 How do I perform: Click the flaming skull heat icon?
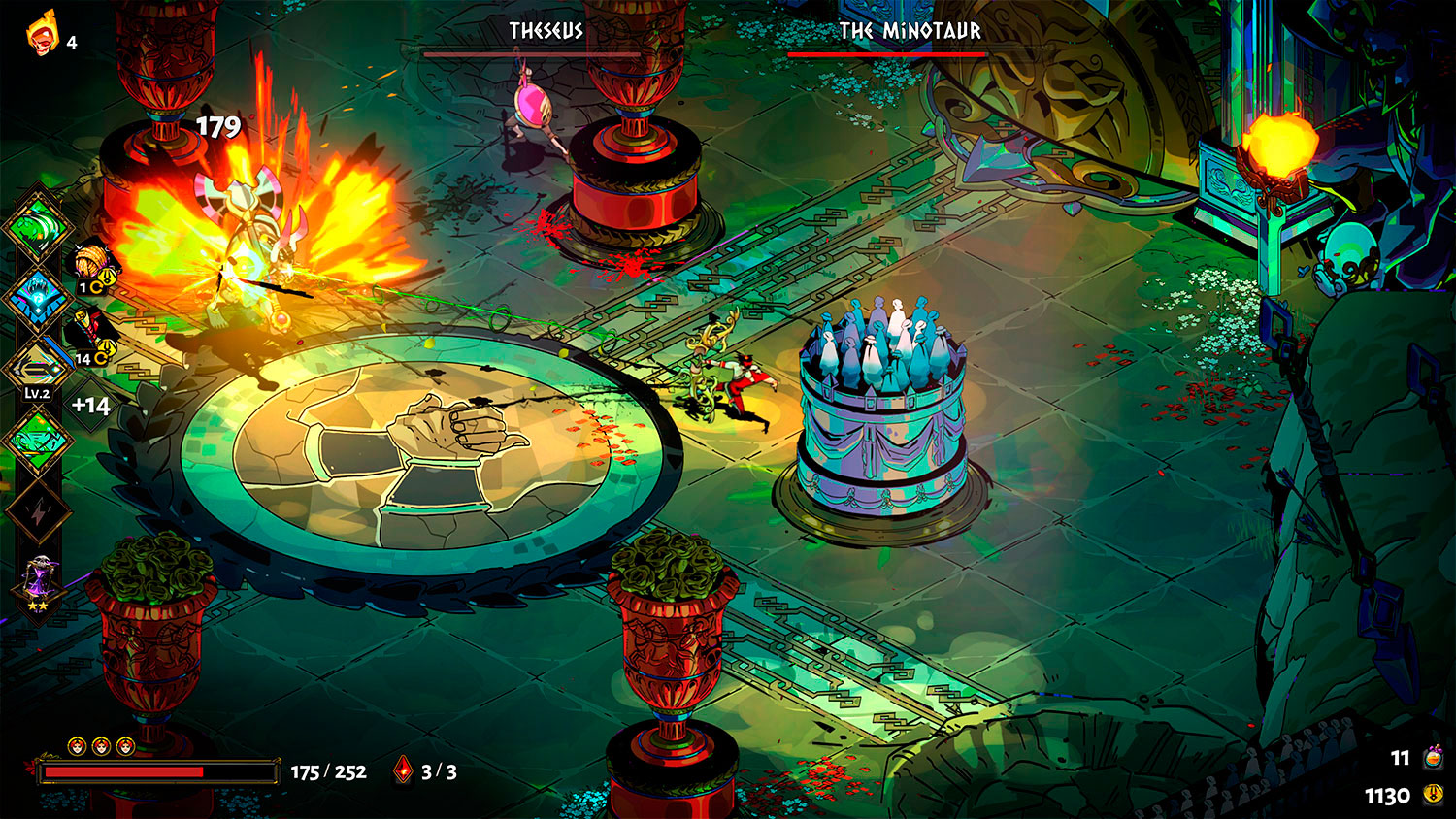42,36
